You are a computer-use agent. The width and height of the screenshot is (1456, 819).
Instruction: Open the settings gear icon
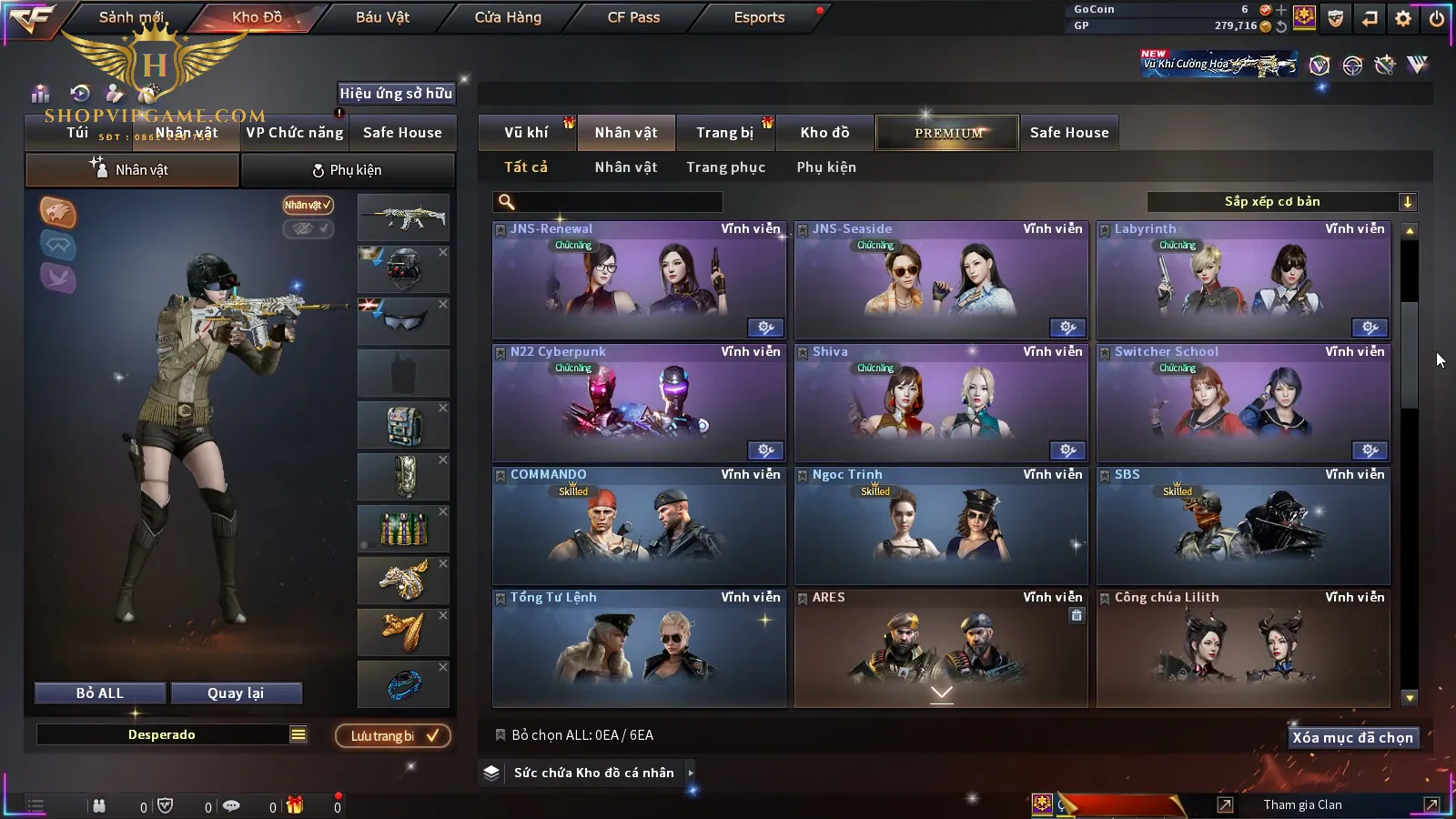click(x=1403, y=18)
